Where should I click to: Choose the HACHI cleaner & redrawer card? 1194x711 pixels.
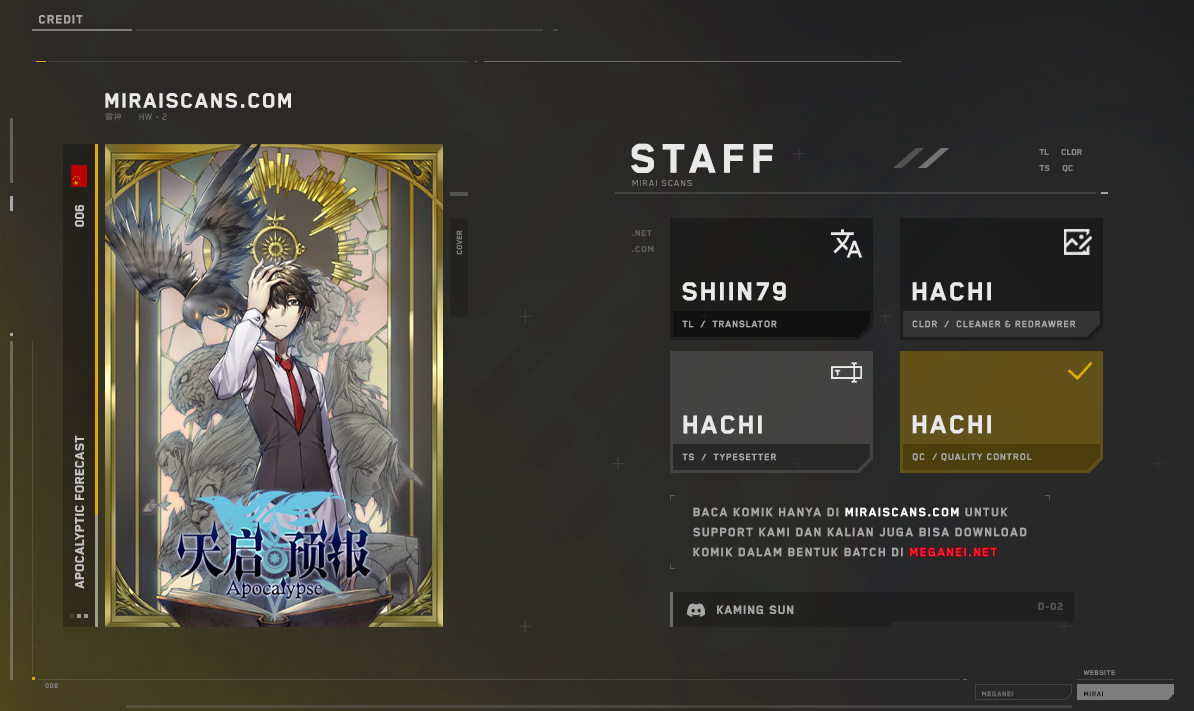pos(1000,278)
